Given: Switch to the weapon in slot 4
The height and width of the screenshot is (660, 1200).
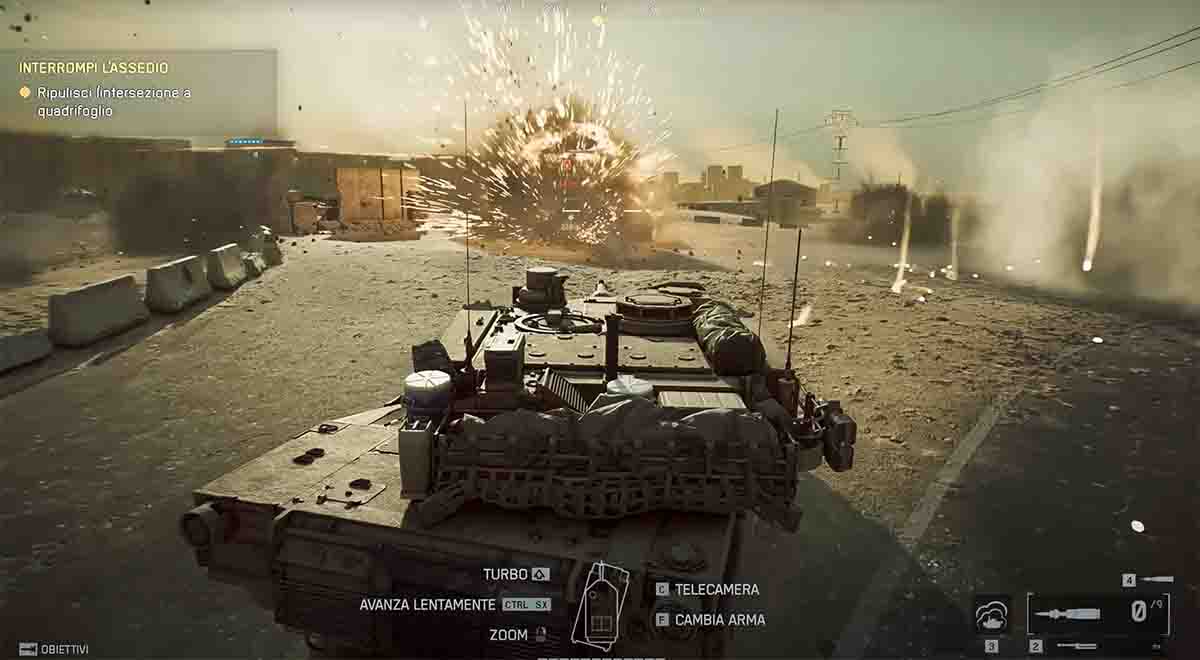Looking at the screenshot, I should click(x=1157, y=579).
